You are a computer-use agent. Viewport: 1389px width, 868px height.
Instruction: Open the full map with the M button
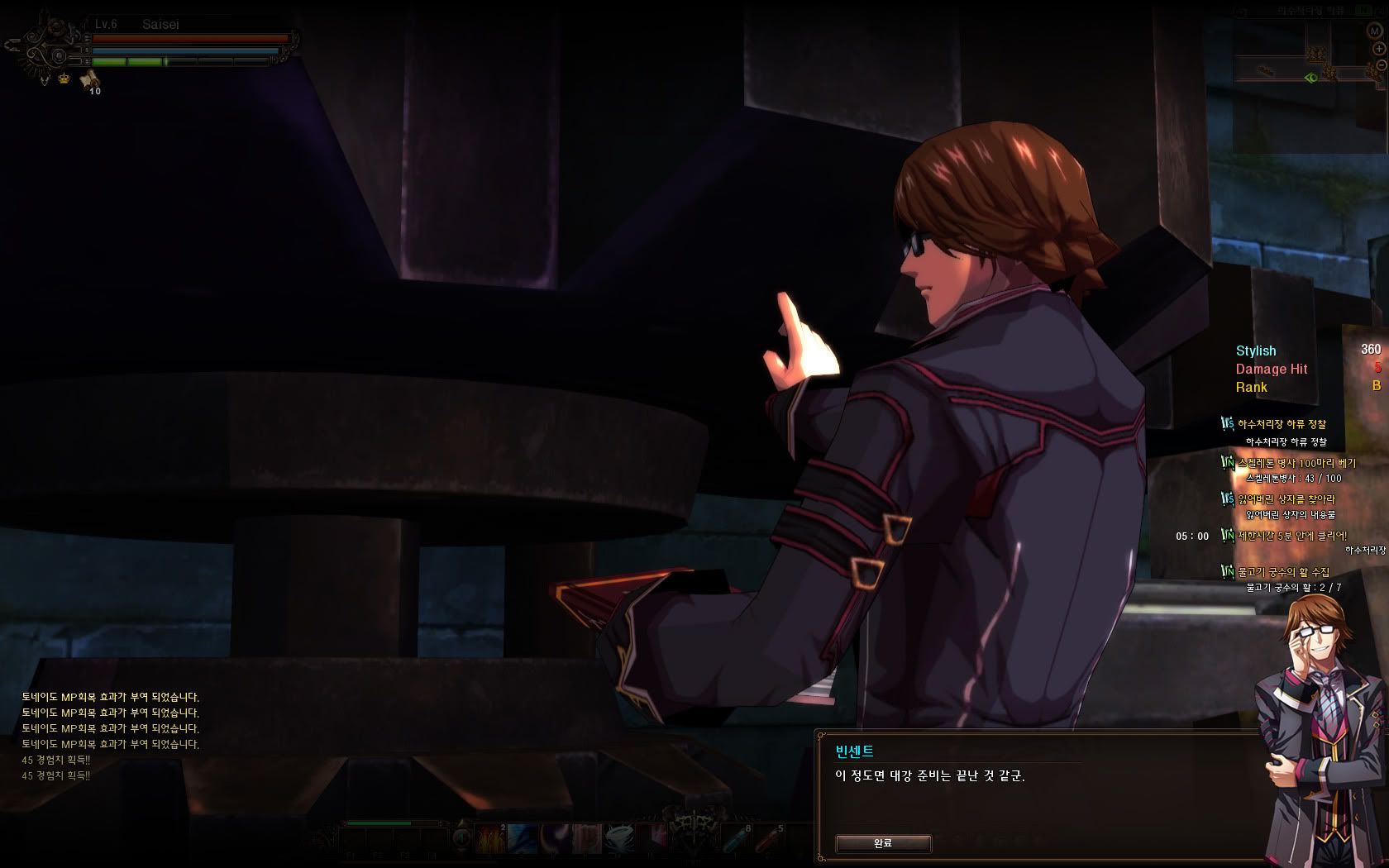click(1374, 31)
